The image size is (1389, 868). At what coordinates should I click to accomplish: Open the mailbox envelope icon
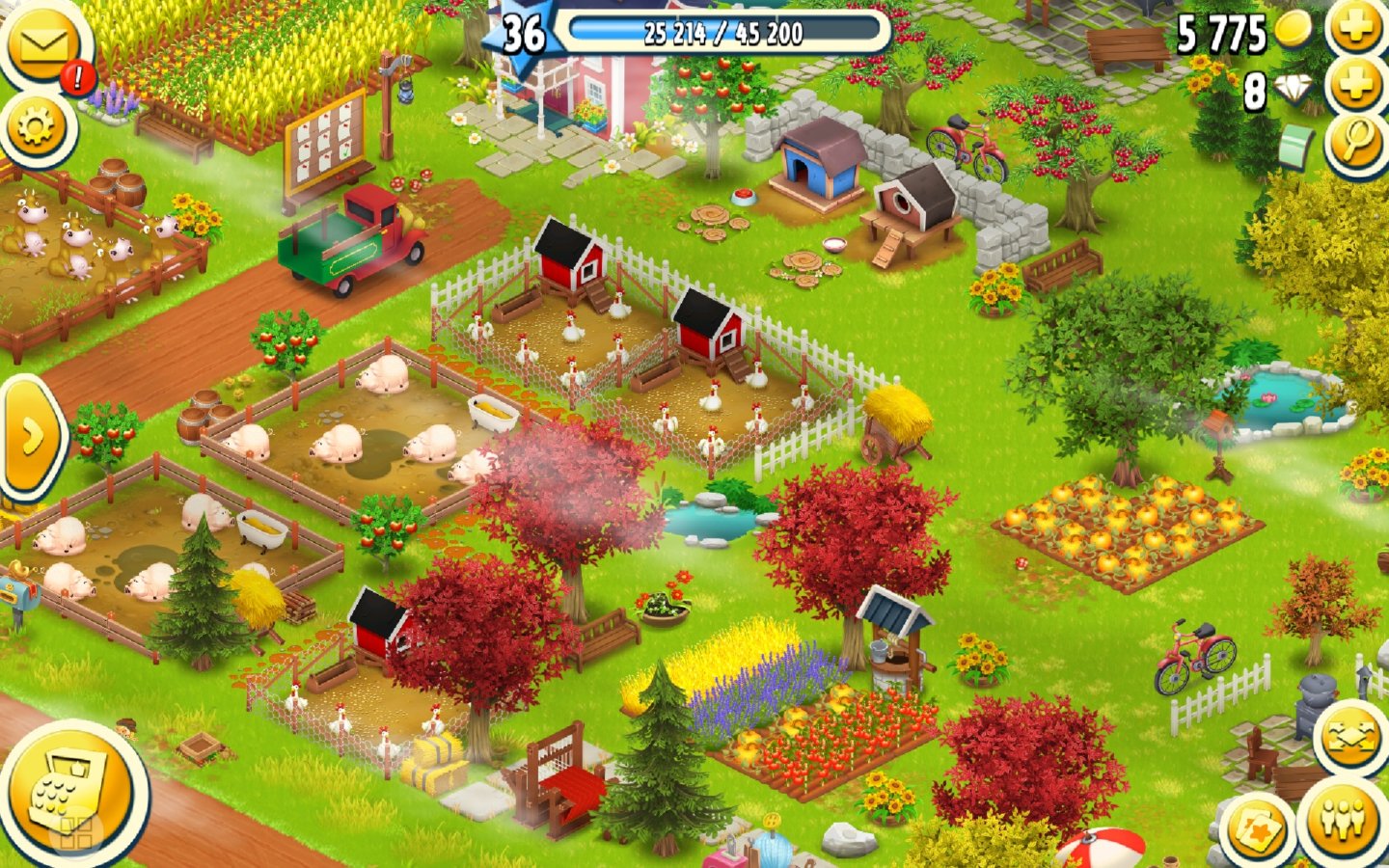(x=42, y=45)
